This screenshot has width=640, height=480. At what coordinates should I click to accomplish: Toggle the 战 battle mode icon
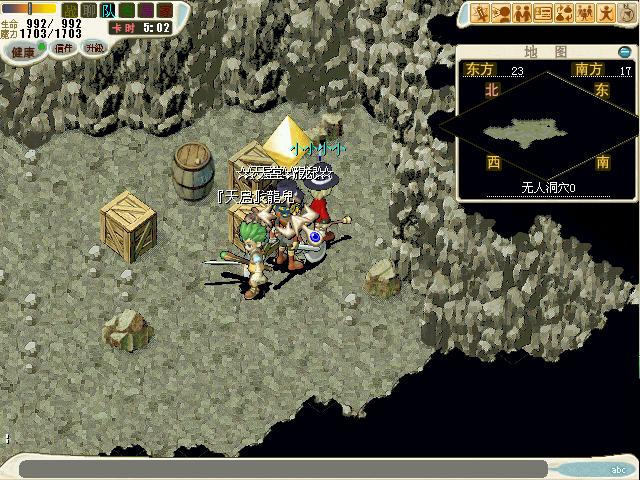(70, 10)
